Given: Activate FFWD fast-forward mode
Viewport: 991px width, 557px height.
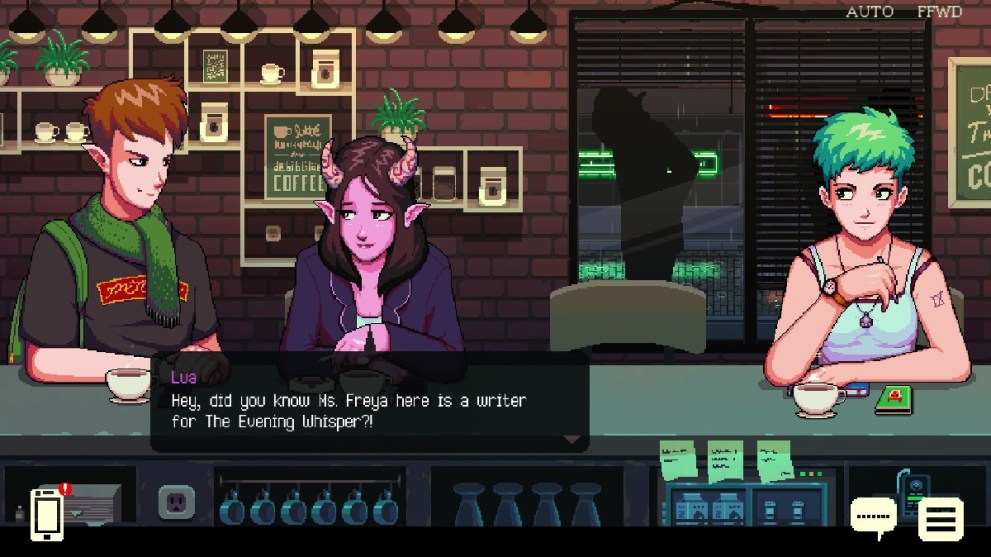Looking at the screenshot, I should click(x=940, y=12).
